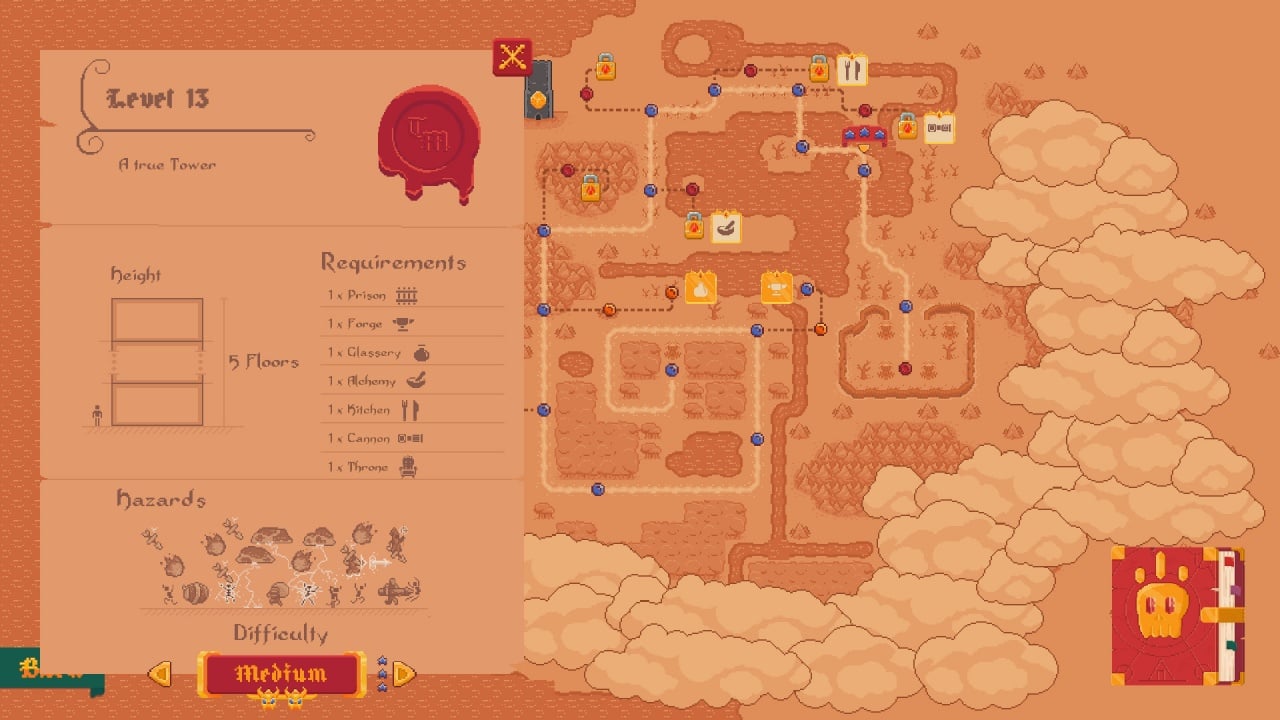Select the previous difficulty with left arrow
Screen dimensions: 1280x720
160,674
